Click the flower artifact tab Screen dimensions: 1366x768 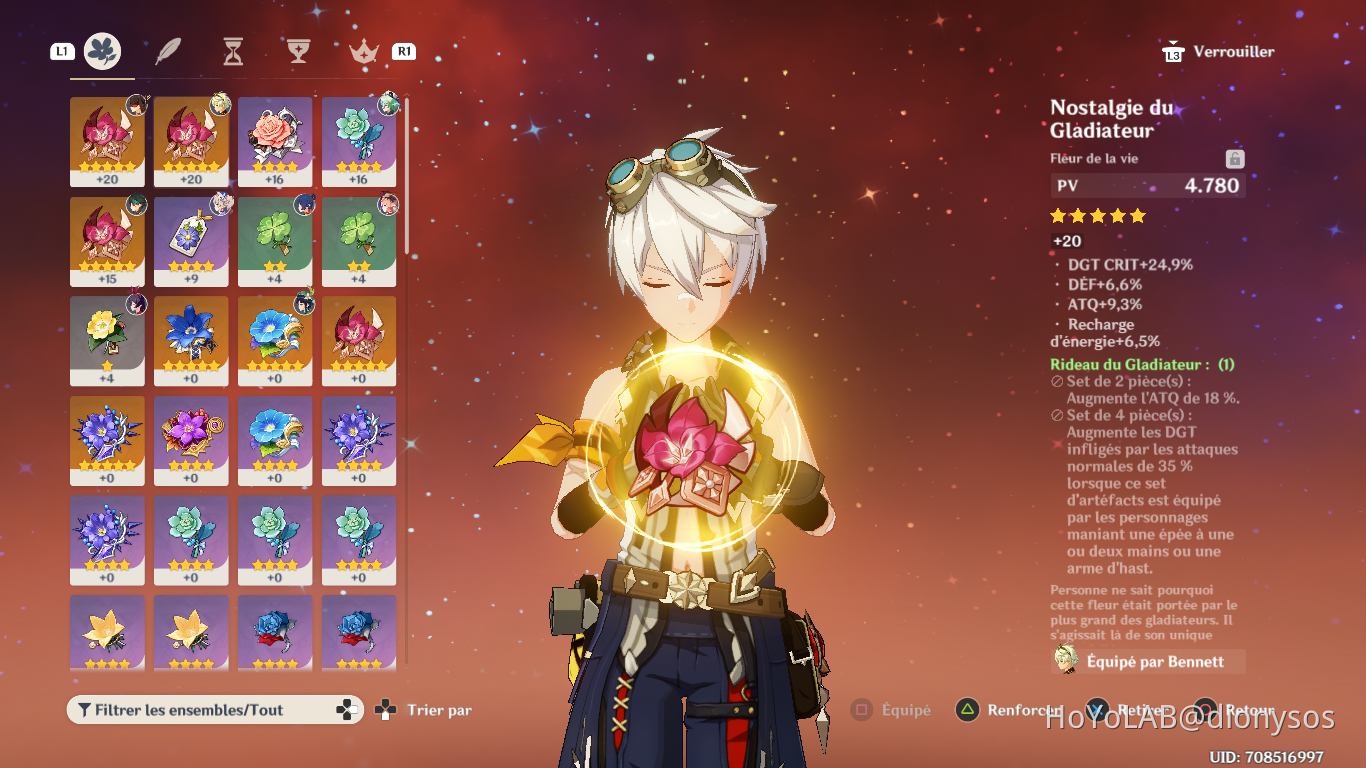(x=103, y=51)
